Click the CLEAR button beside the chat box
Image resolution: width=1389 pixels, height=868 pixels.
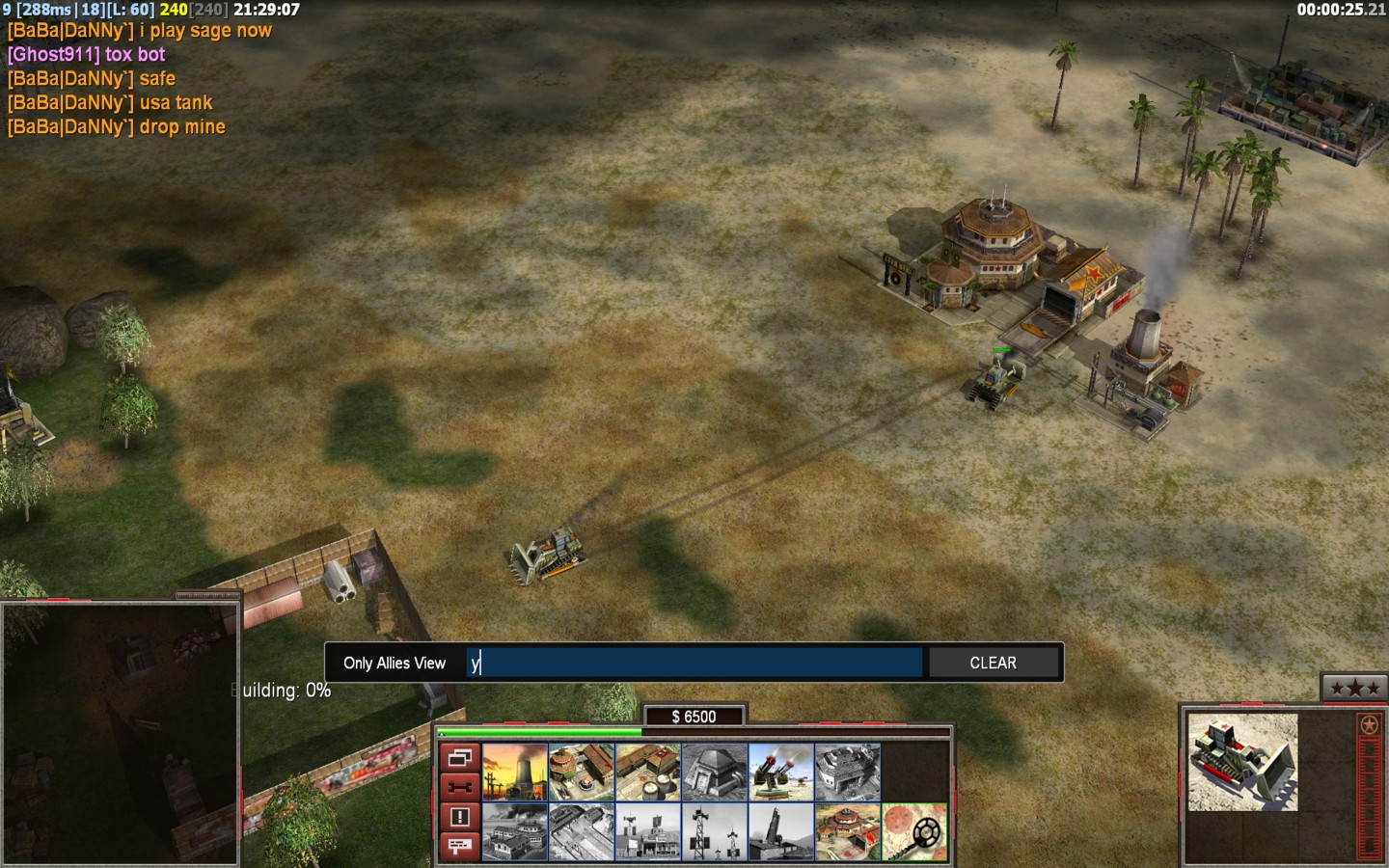[x=993, y=663]
